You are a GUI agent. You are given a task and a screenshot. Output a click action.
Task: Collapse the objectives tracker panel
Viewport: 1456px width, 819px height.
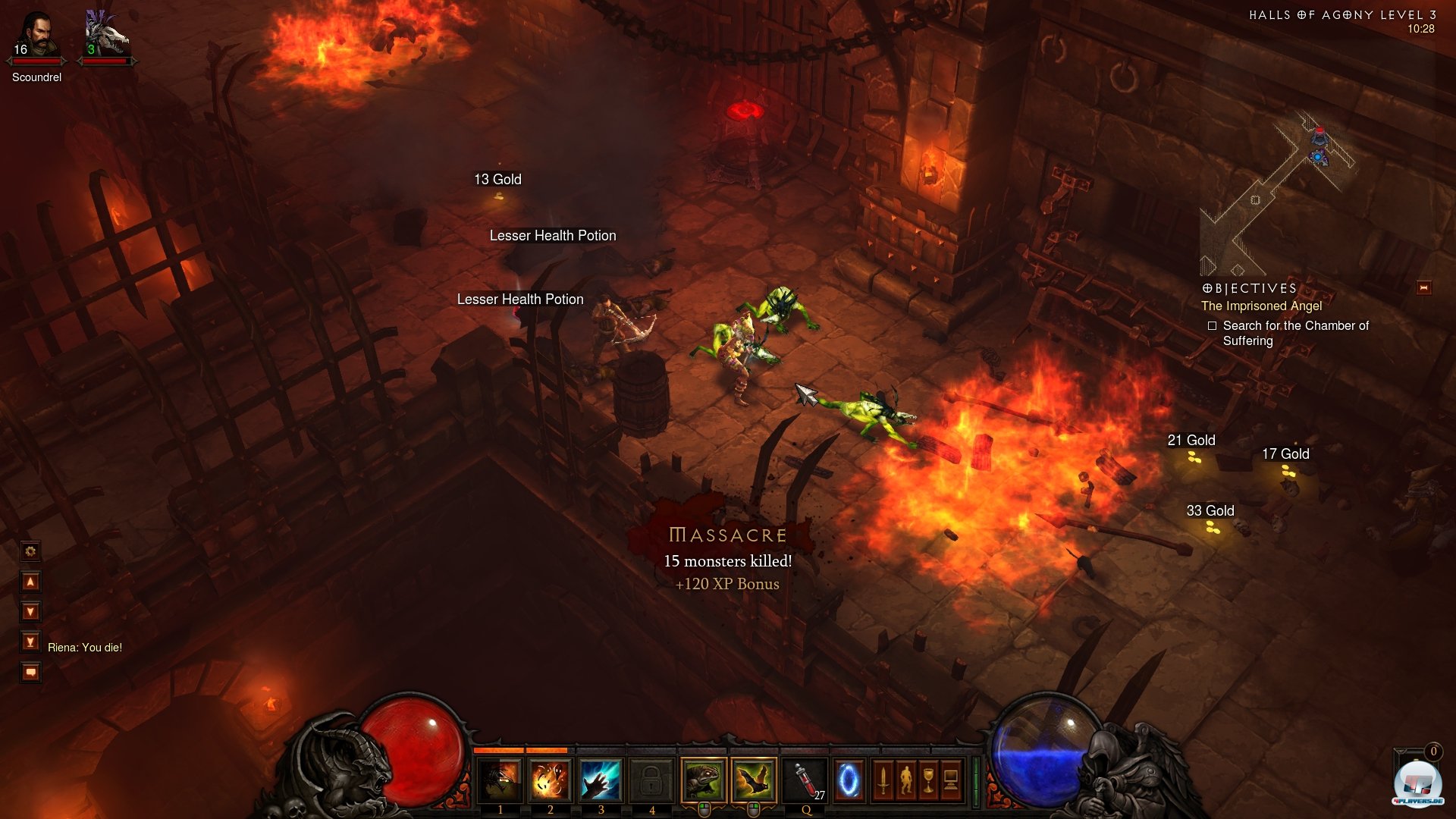[x=1423, y=288]
